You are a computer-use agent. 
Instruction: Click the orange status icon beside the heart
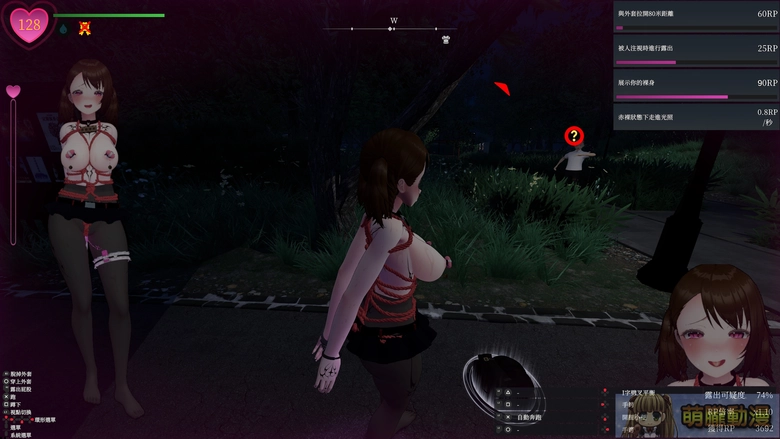[85, 29]
